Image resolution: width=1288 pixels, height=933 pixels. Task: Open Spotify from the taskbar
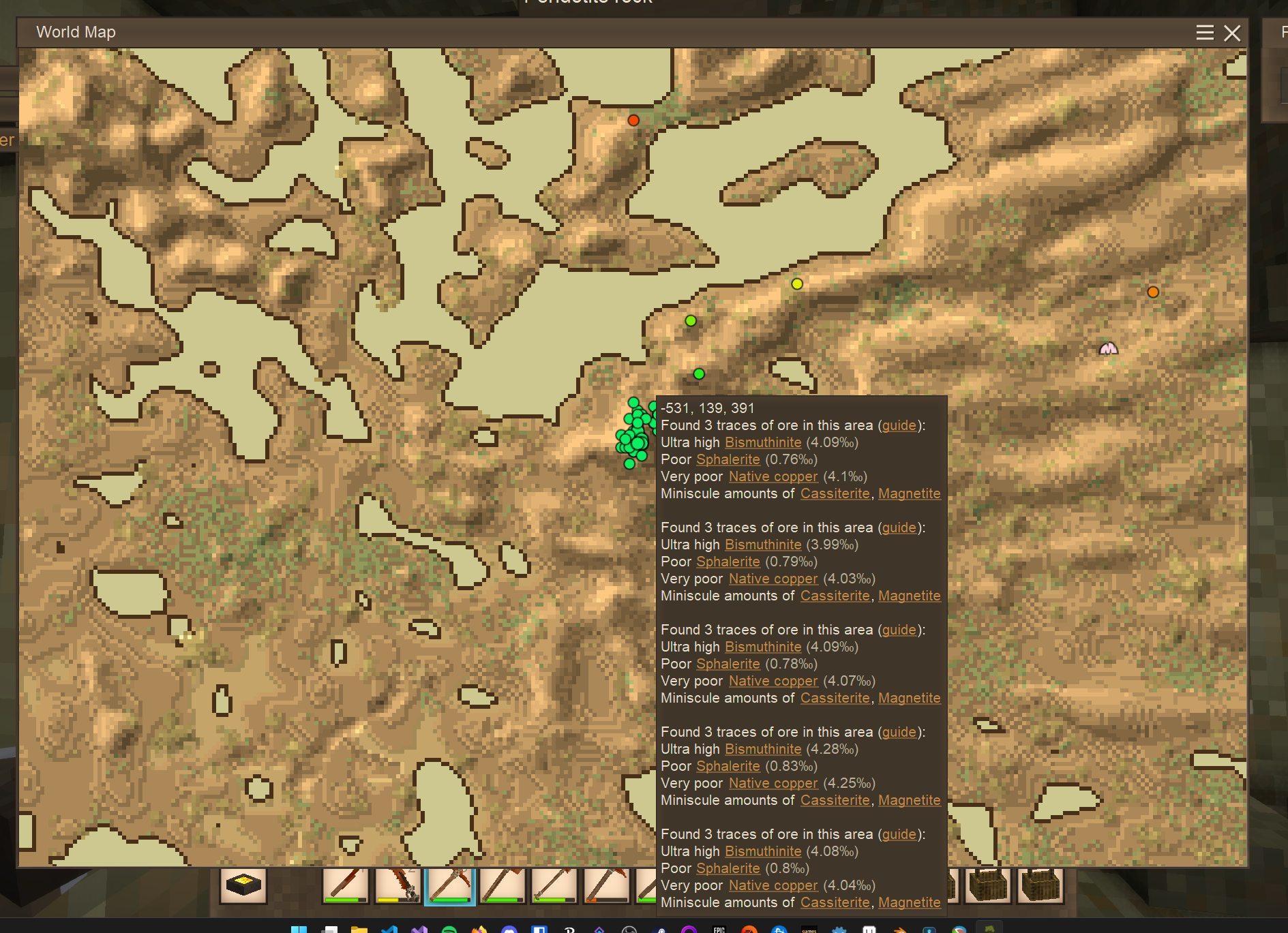tap(449, 930)
